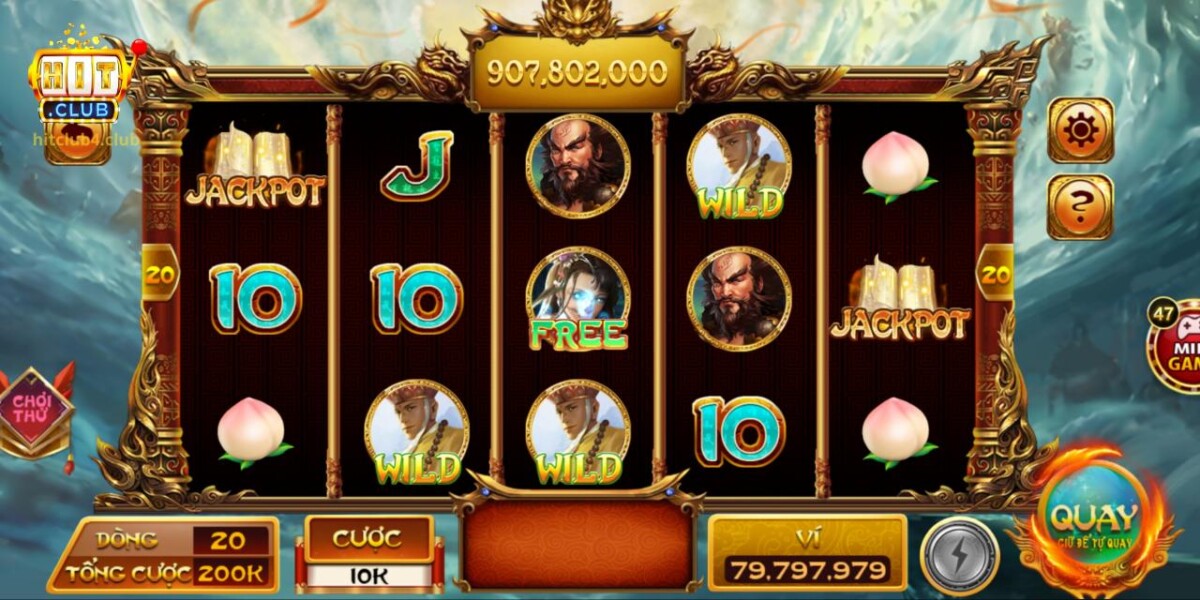
Task: Show help with the question mark button
Action: 1080,207
